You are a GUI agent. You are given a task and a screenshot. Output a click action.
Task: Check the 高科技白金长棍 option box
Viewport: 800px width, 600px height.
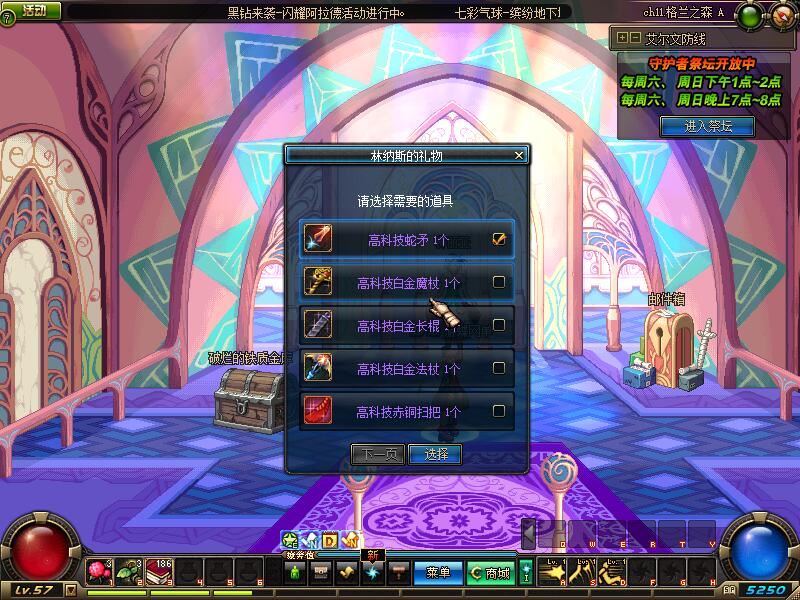click(499, 325)
